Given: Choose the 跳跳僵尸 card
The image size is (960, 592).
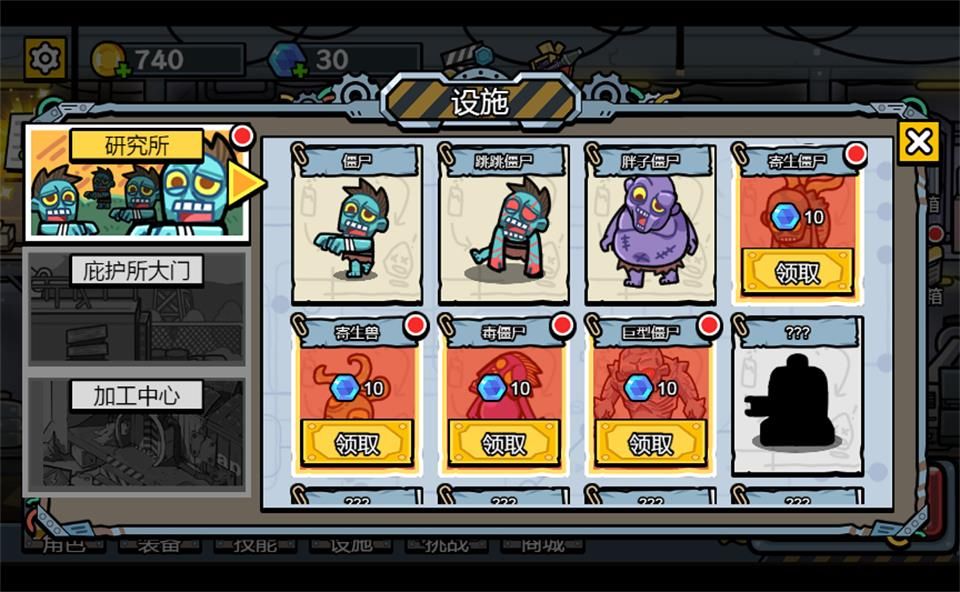Looking at the screenshot, I should point(503,224).
